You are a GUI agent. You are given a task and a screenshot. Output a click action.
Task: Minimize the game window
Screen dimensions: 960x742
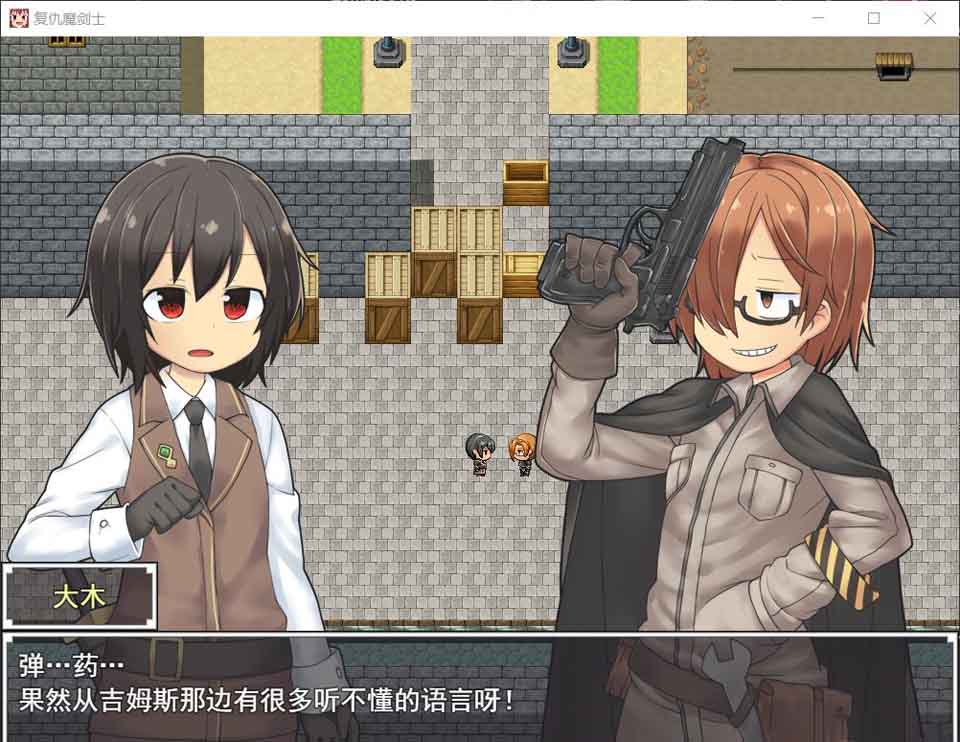point(818,18)
